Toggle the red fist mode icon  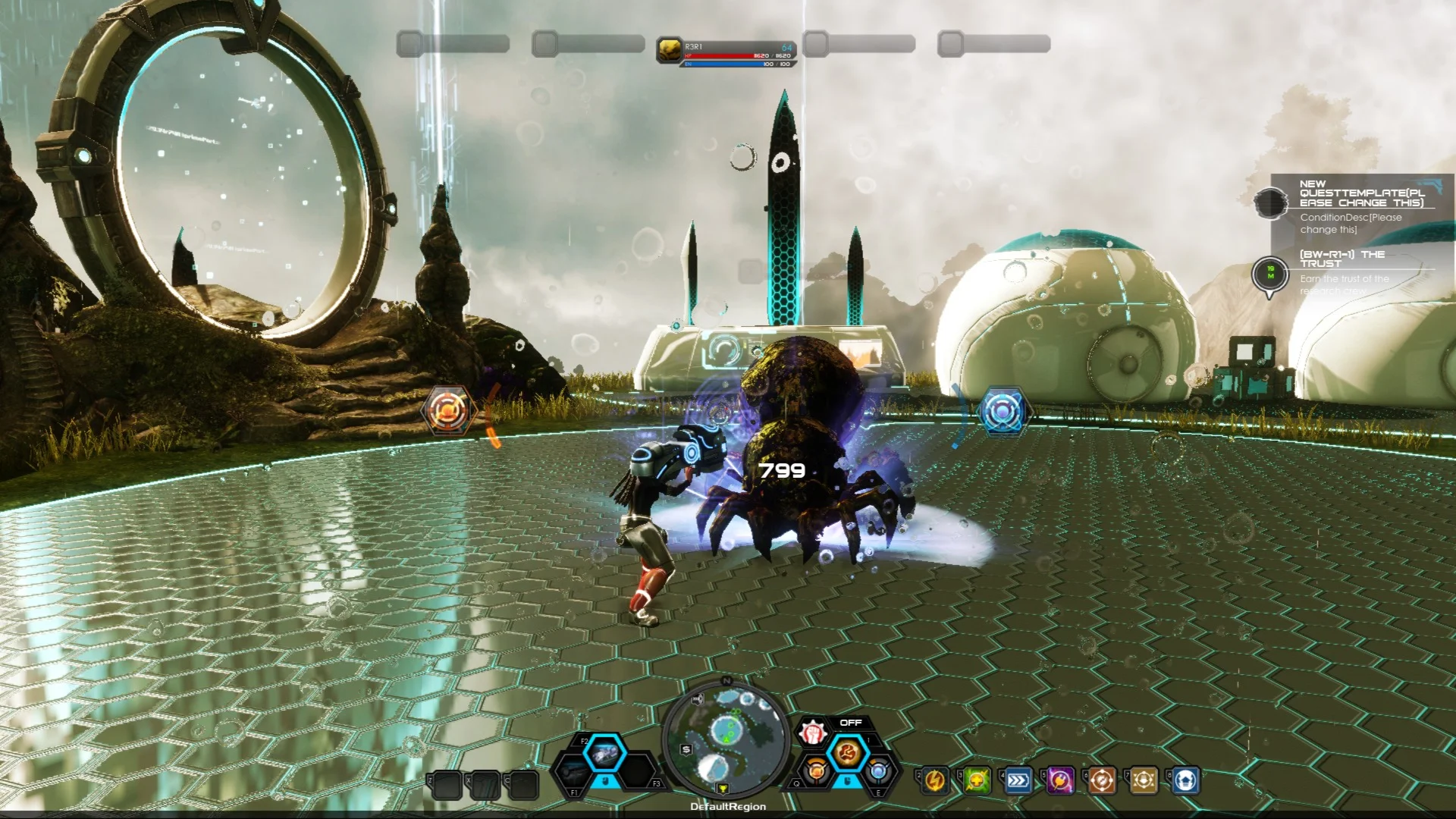(x=813, y=733)
